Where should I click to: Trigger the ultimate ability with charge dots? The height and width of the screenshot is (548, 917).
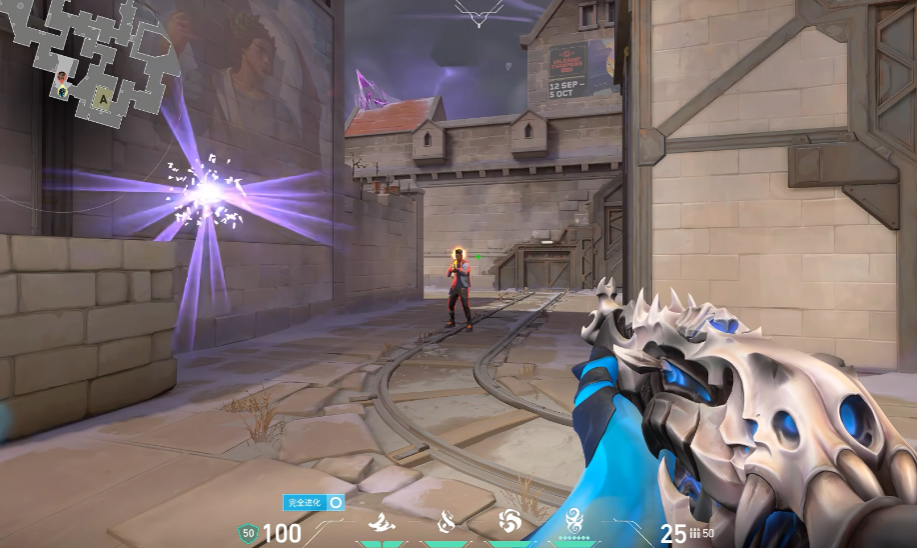575,521
